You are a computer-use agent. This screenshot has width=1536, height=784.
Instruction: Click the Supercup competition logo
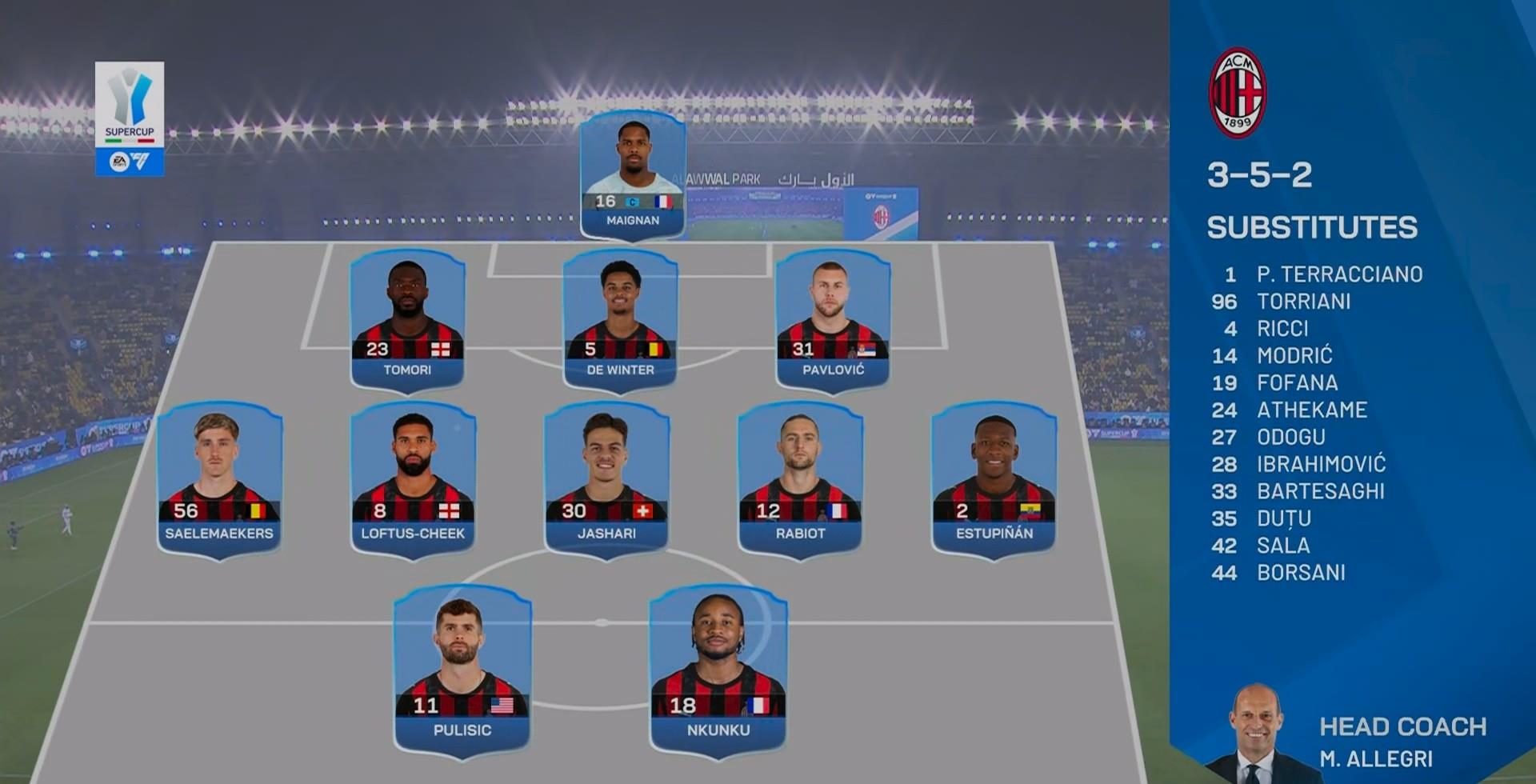click(130, 118)
